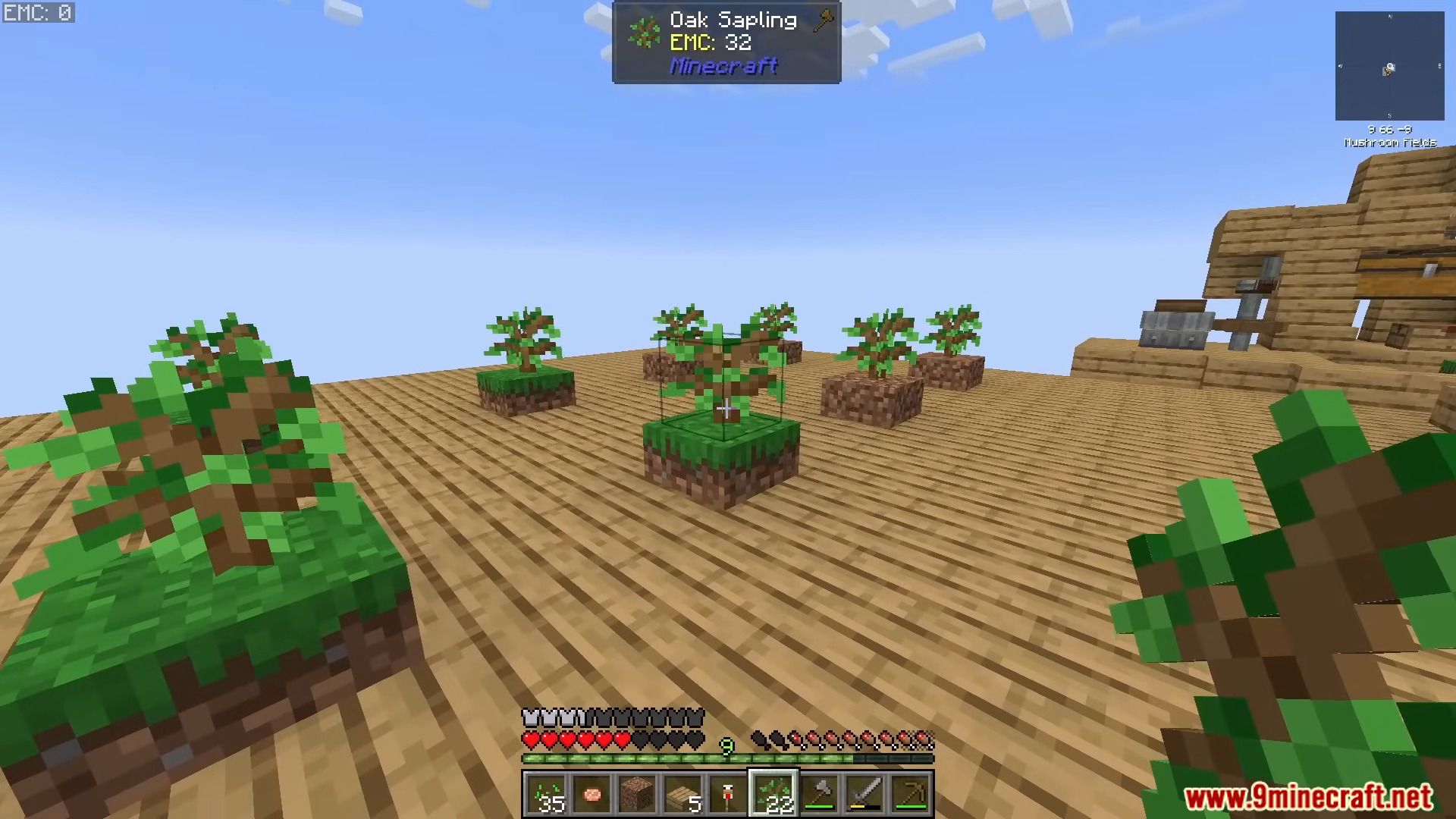This screenshot has width=1456, height=819.
Task: Click the EMC: 0 counter at top left
Action: tap(38, 12)
